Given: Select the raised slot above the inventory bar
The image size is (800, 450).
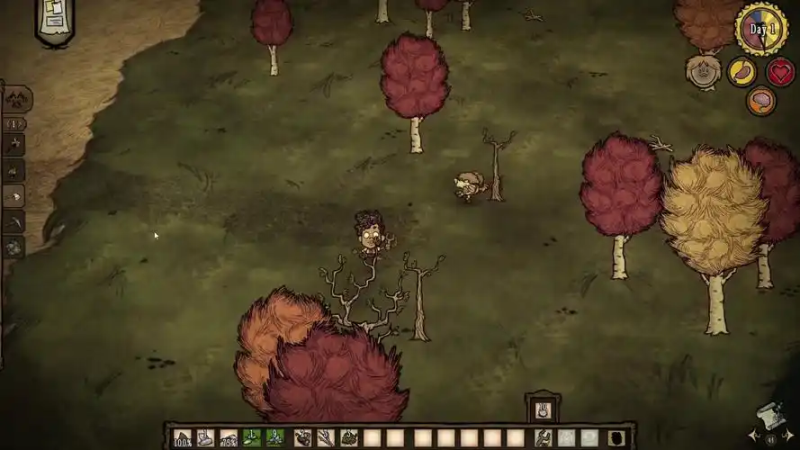Looking at the screenshot, I should click(542, 408).
